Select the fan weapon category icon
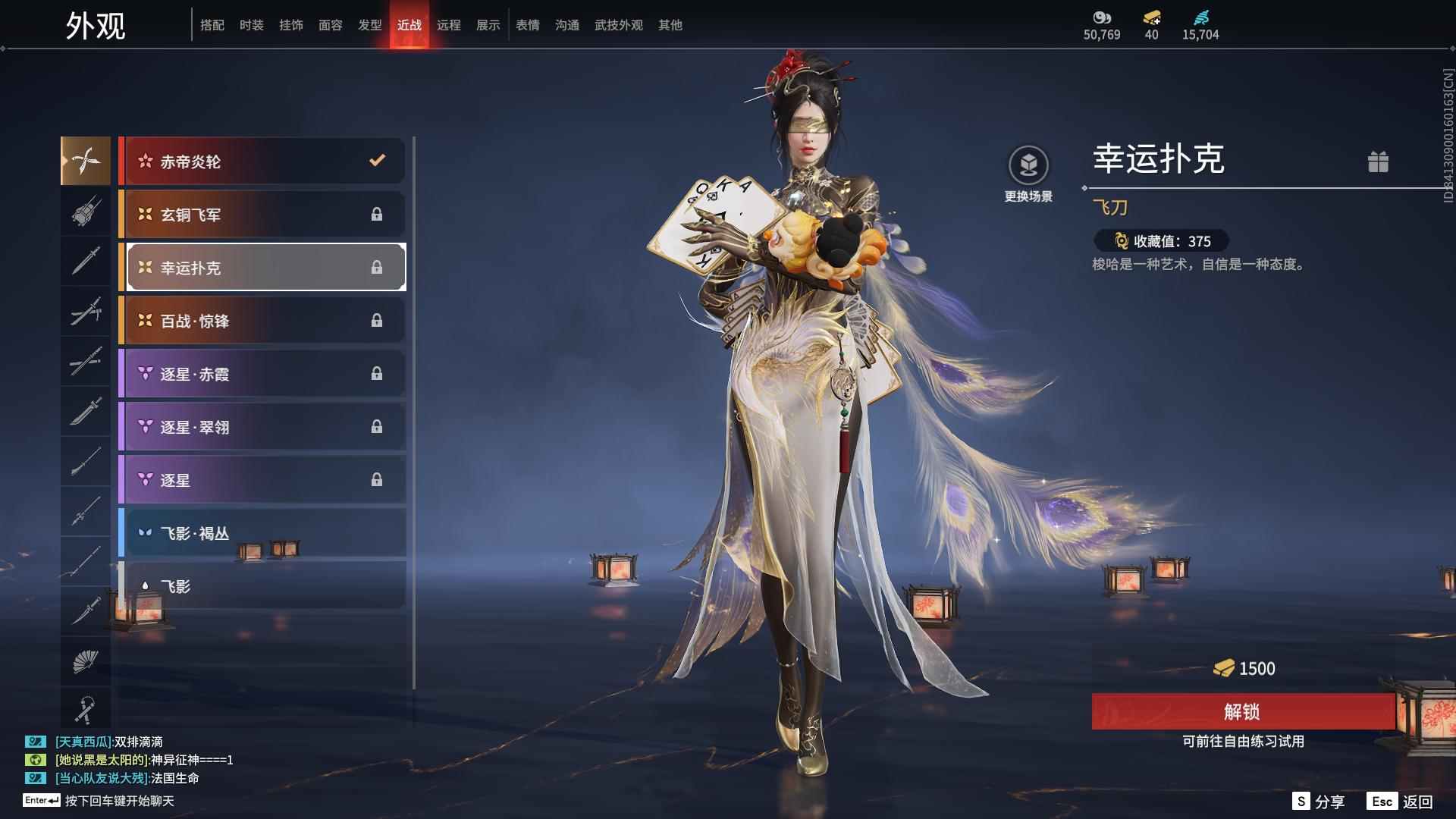This screenshot has height=819, width=1456. 86,661
